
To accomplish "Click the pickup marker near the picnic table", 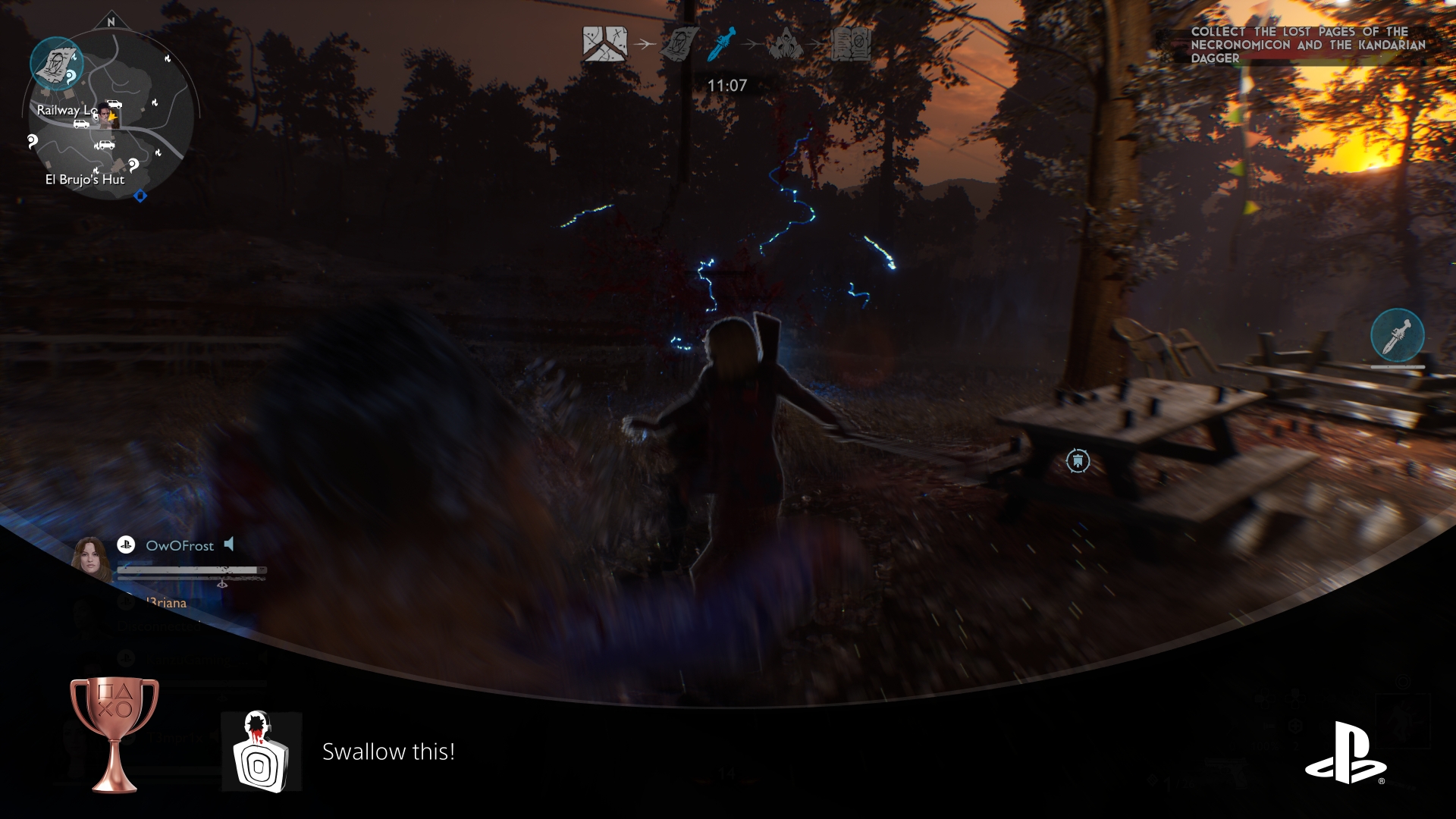I will tap(1078, 460).
